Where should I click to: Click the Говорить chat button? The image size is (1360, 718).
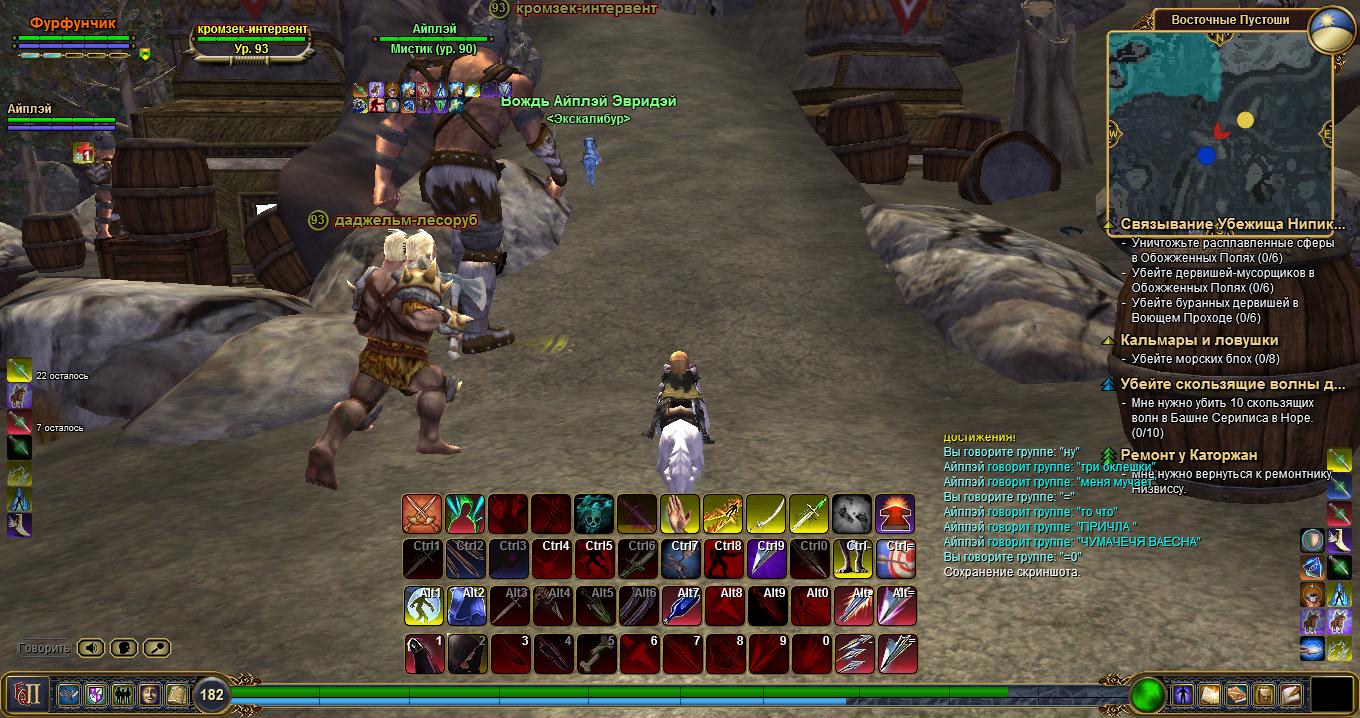44,648
